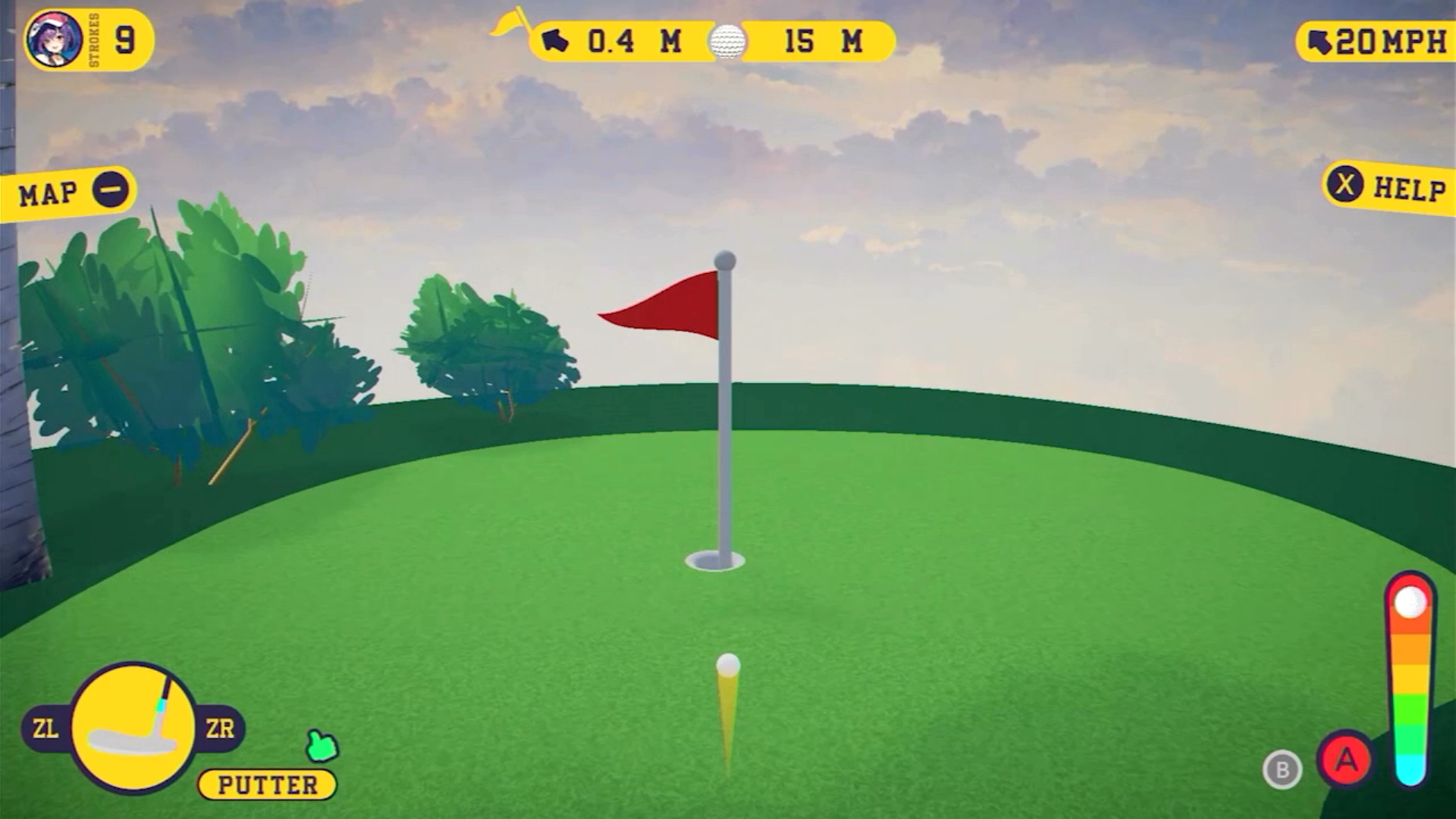Click the player avatar portrait

pyautogui.click(x=54, y=39)
